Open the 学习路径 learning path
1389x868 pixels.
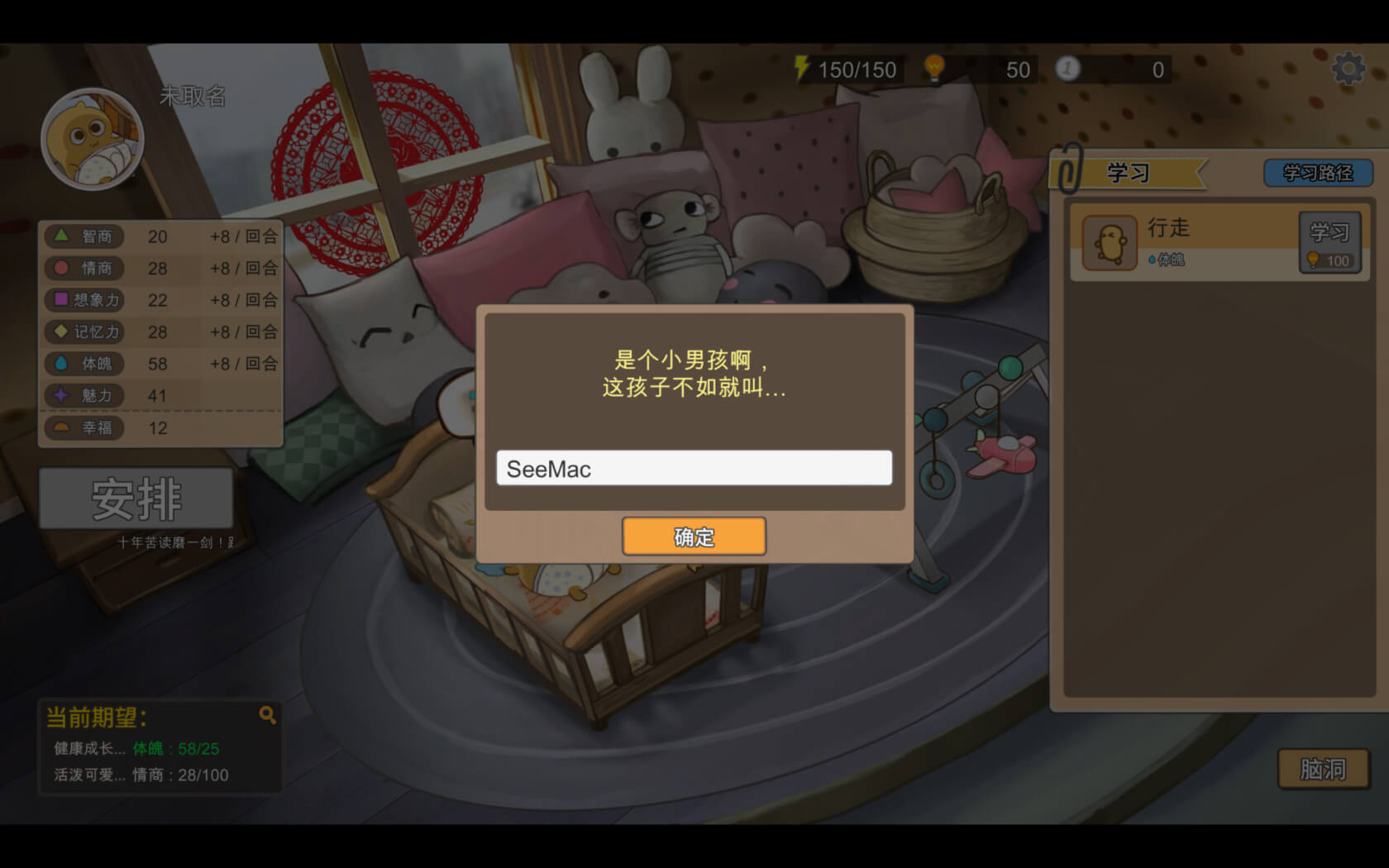1317,173
